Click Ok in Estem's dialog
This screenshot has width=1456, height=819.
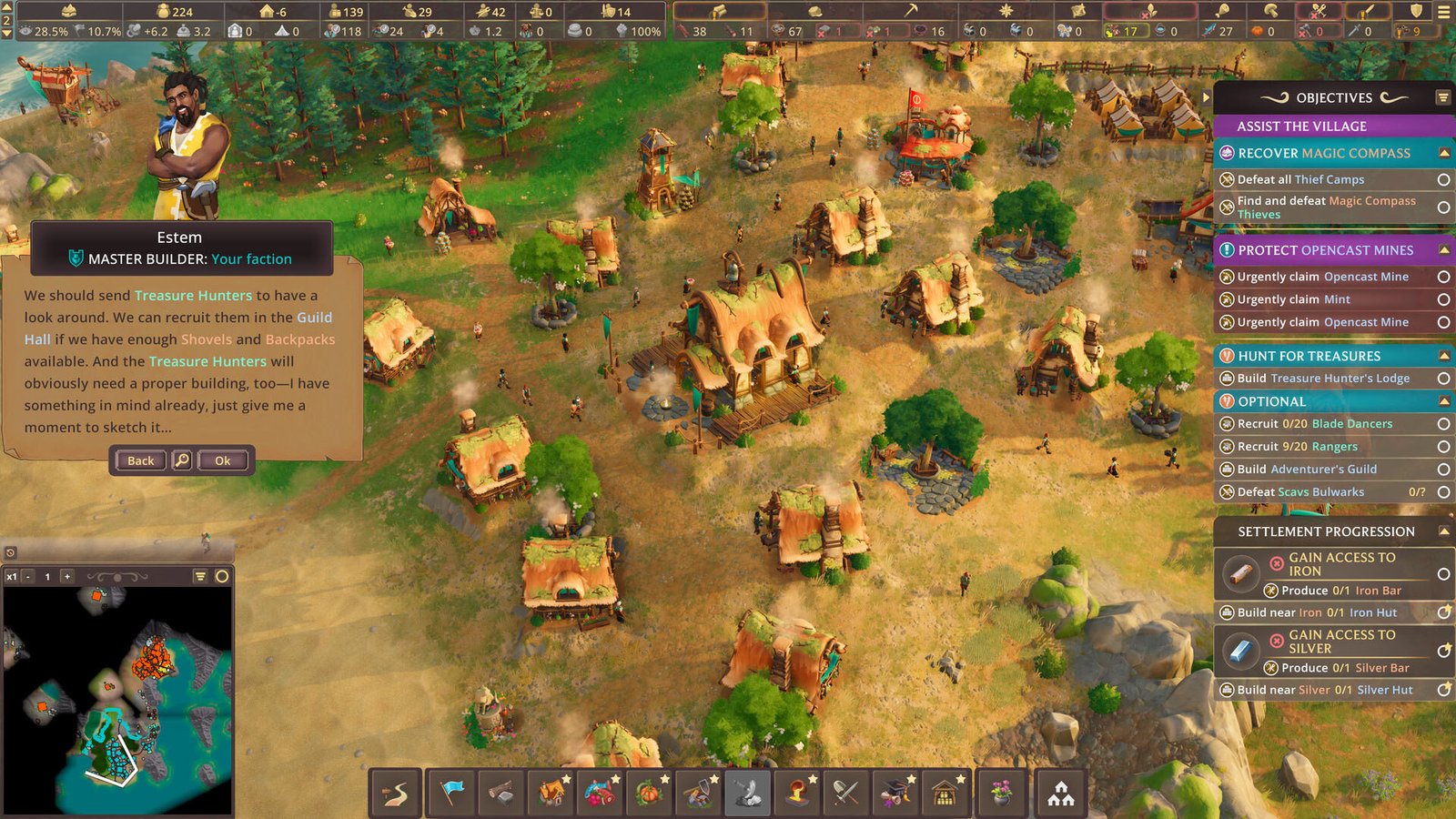click(x=223, y=460)
